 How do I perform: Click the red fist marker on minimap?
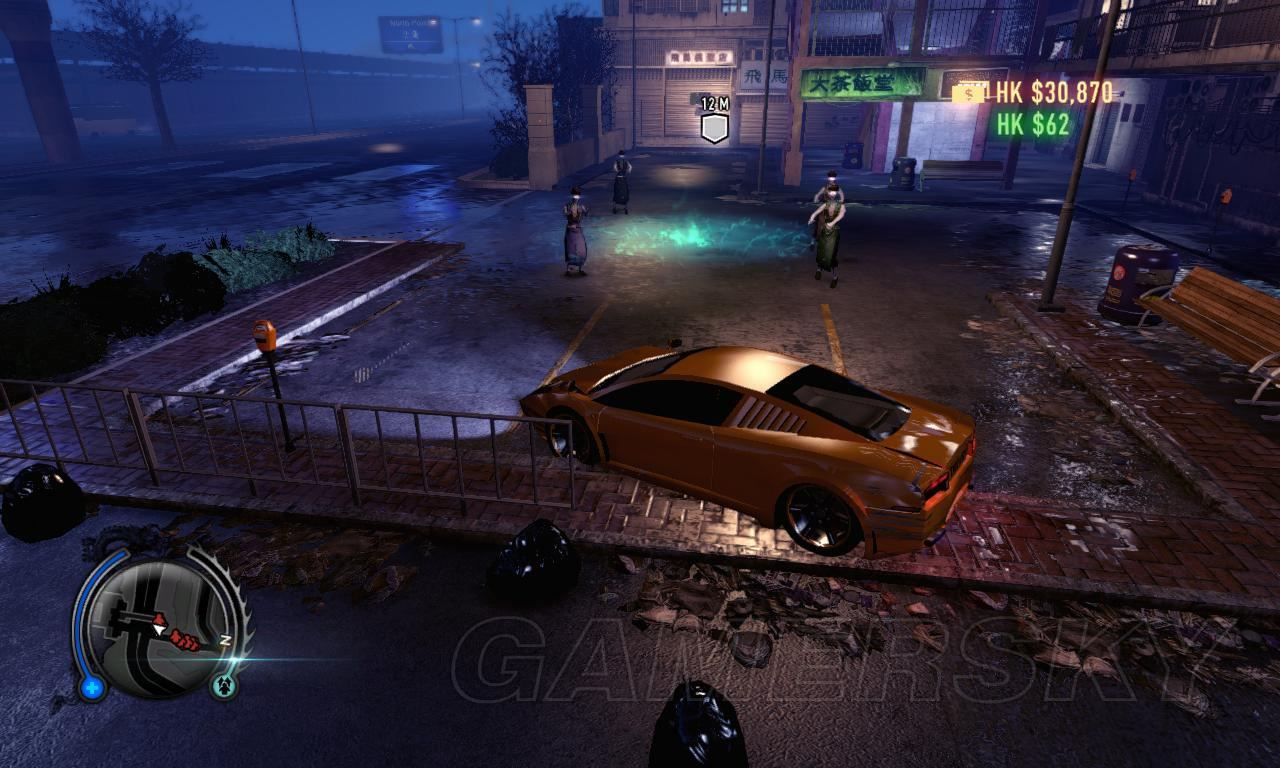pos(185,639)
